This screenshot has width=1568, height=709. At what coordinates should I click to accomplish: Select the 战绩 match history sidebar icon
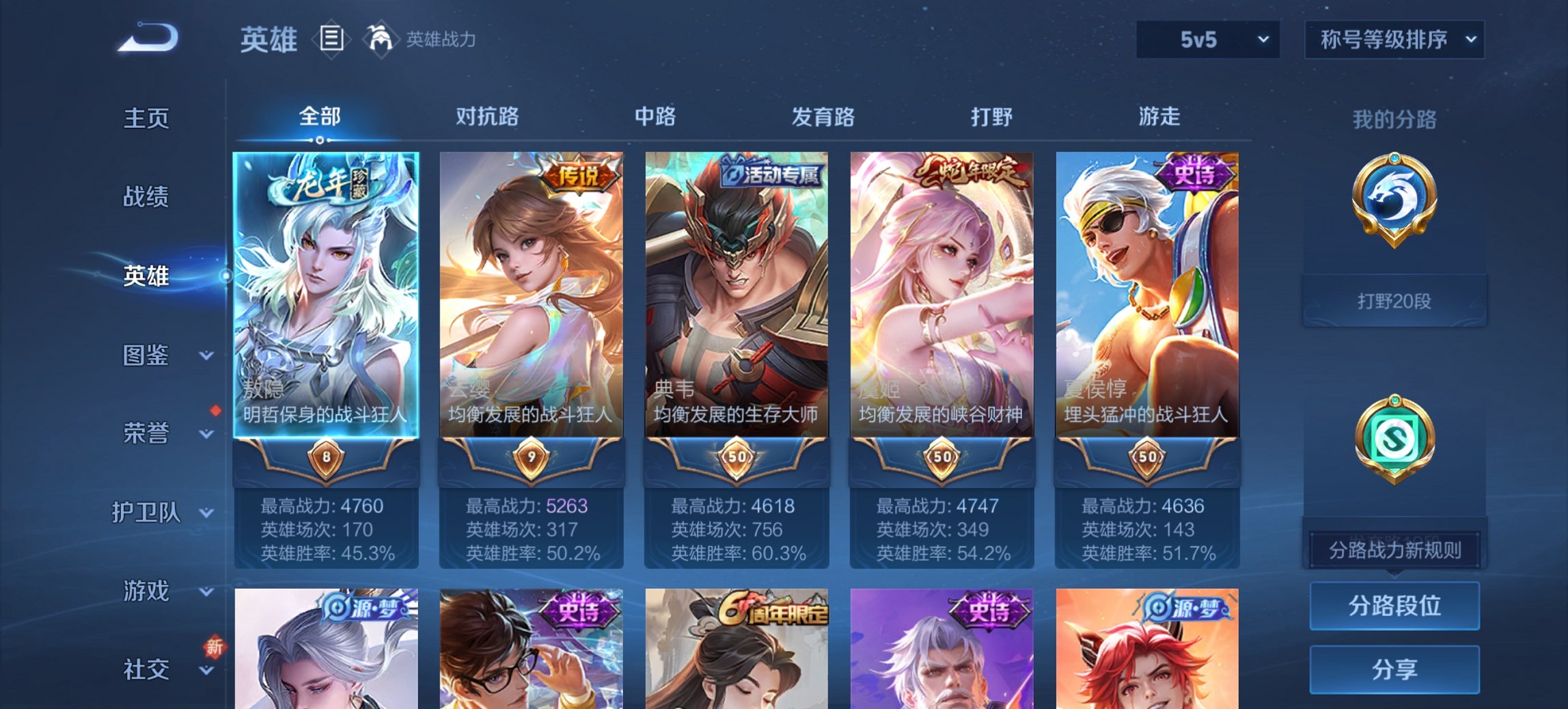click(x=147, y=198)
